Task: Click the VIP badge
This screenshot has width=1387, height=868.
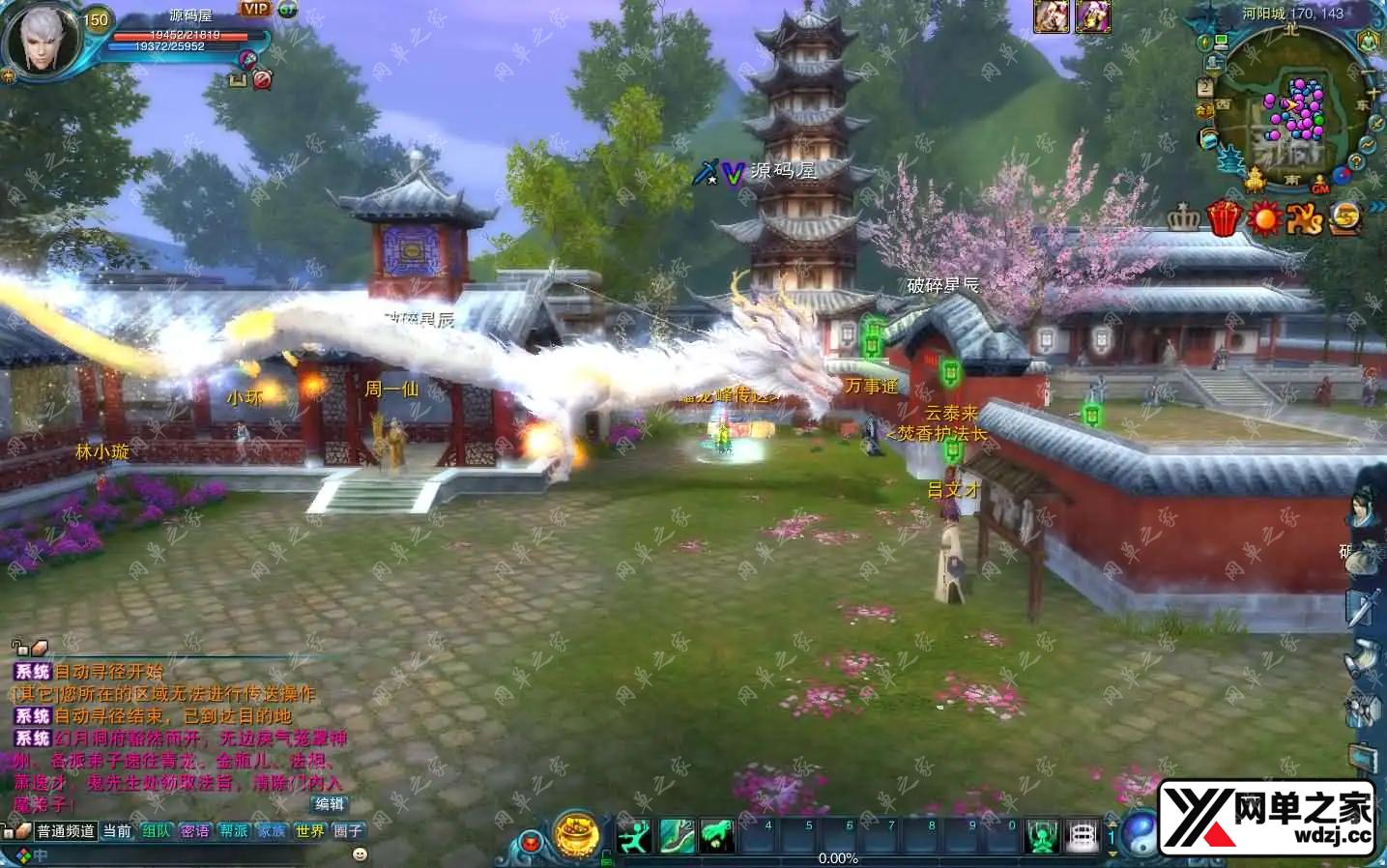Action: tap(255, 9)
